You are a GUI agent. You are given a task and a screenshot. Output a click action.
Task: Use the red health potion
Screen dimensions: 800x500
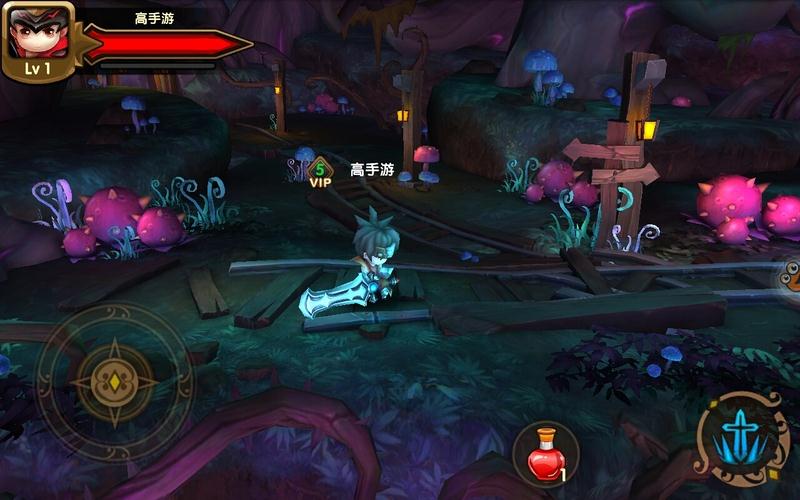[546, 455]
